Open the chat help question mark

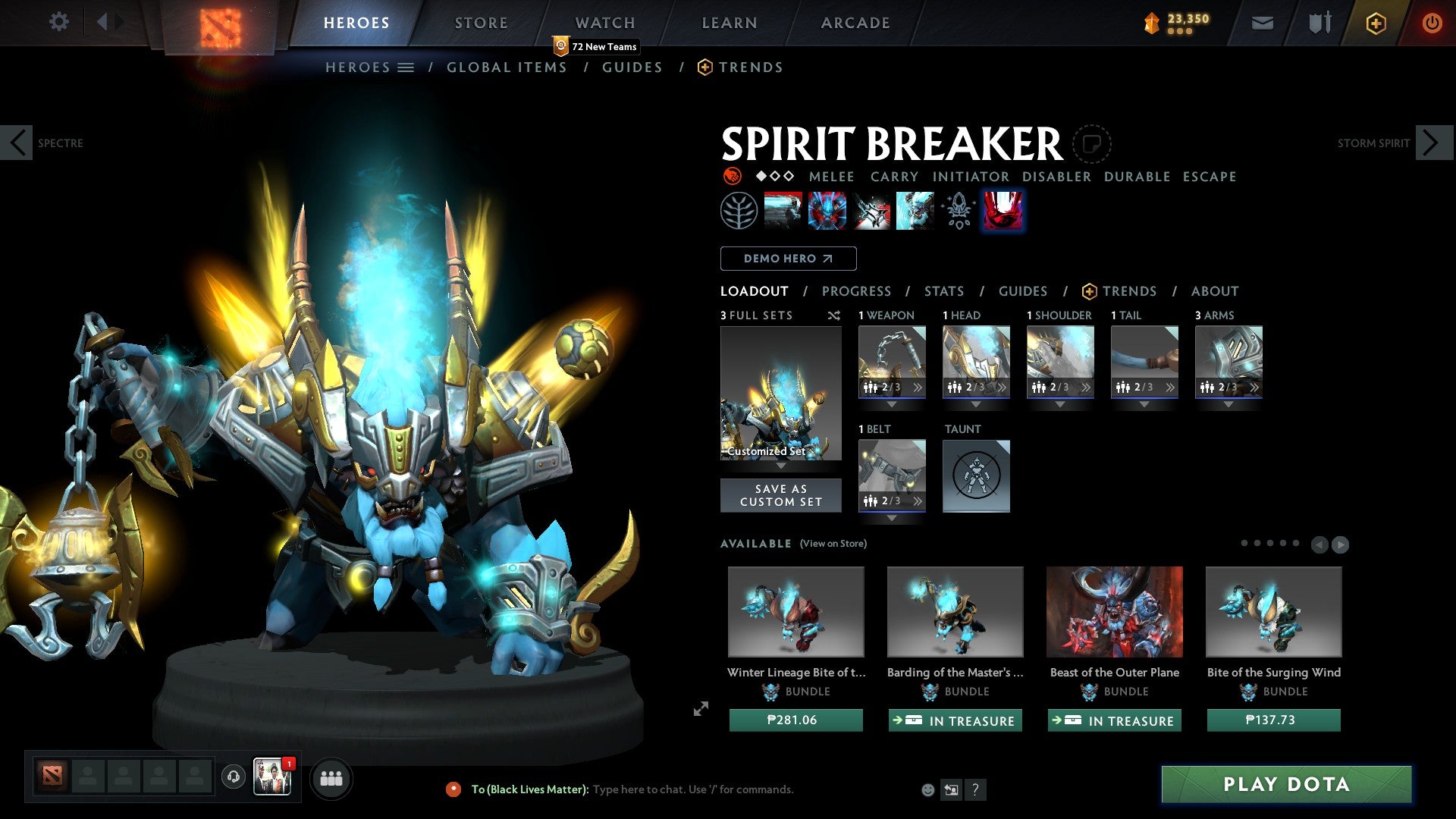[975, 789]
